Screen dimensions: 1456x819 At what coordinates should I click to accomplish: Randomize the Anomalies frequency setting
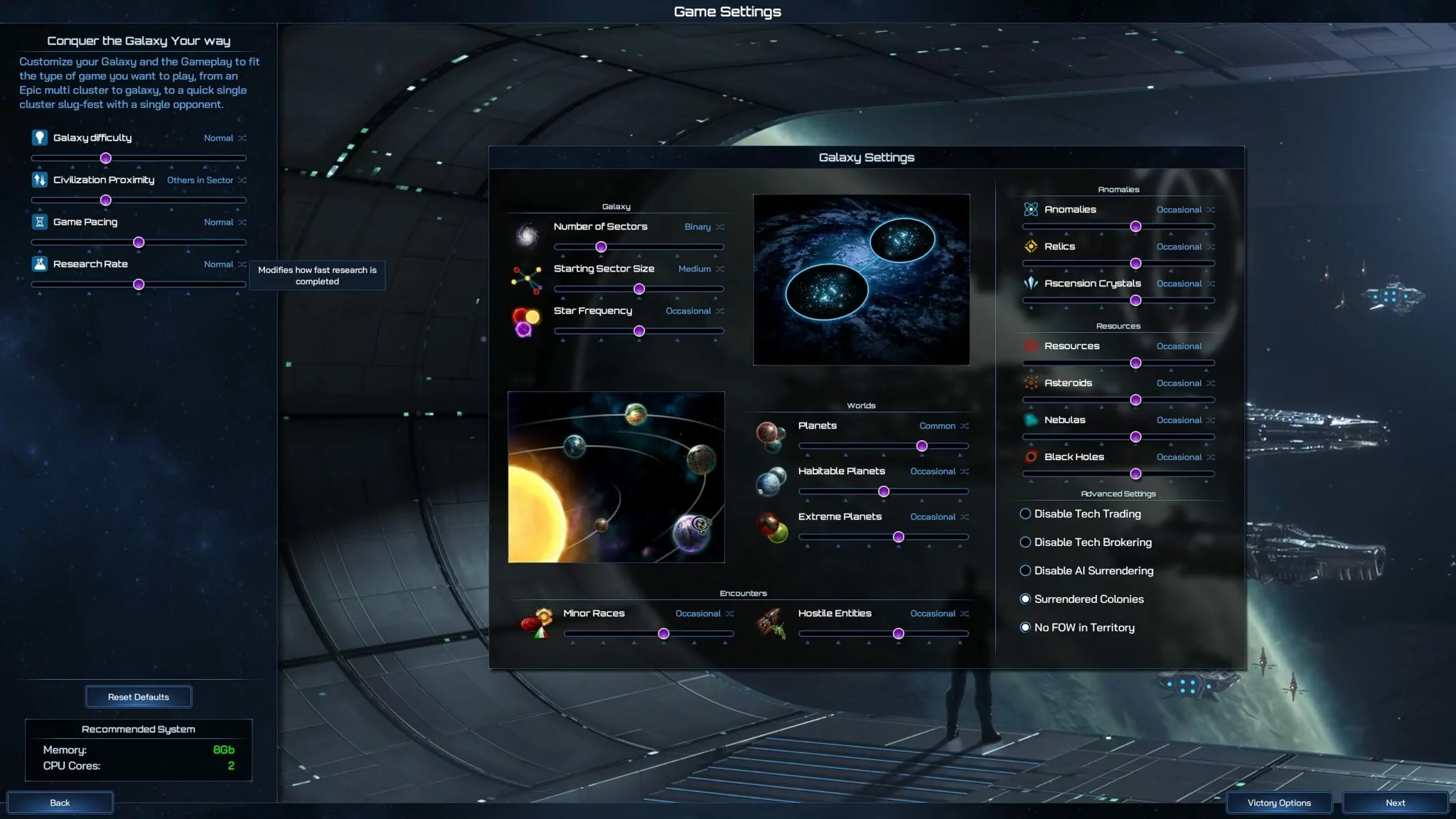(x=1211, y=210)
